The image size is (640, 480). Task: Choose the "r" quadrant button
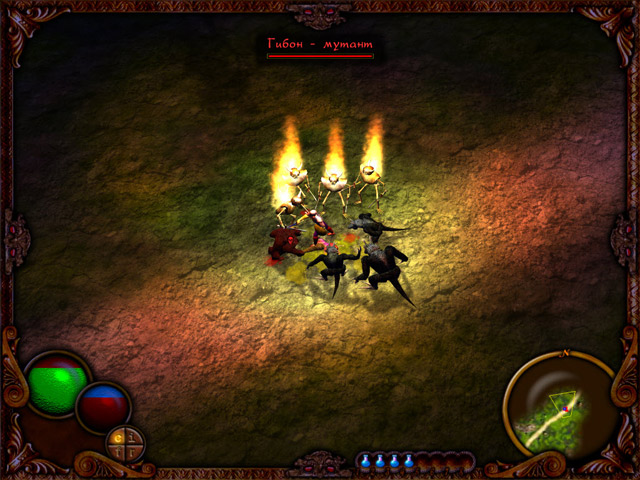(x=132, y=452)
